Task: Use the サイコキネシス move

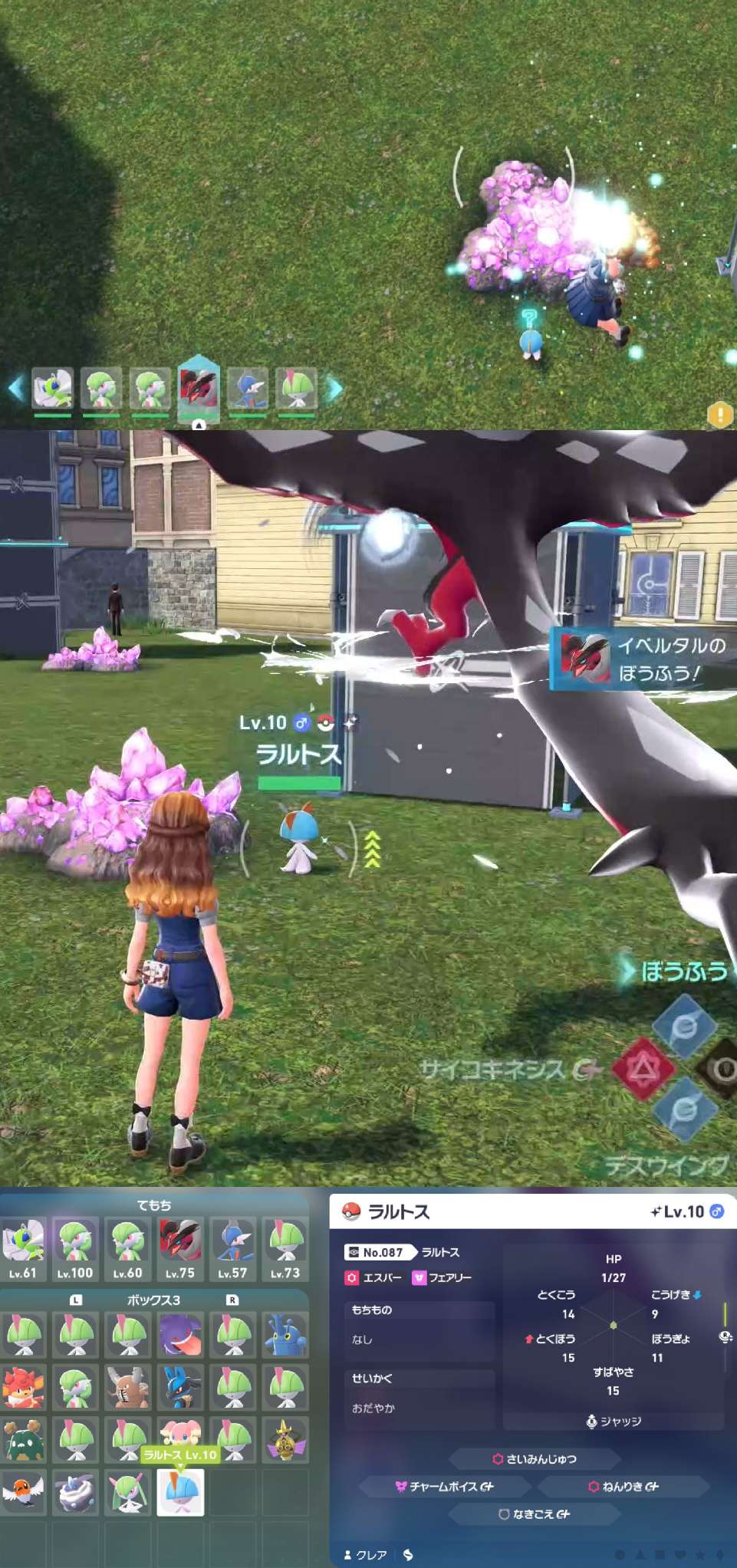Action: click(643, 1068)
